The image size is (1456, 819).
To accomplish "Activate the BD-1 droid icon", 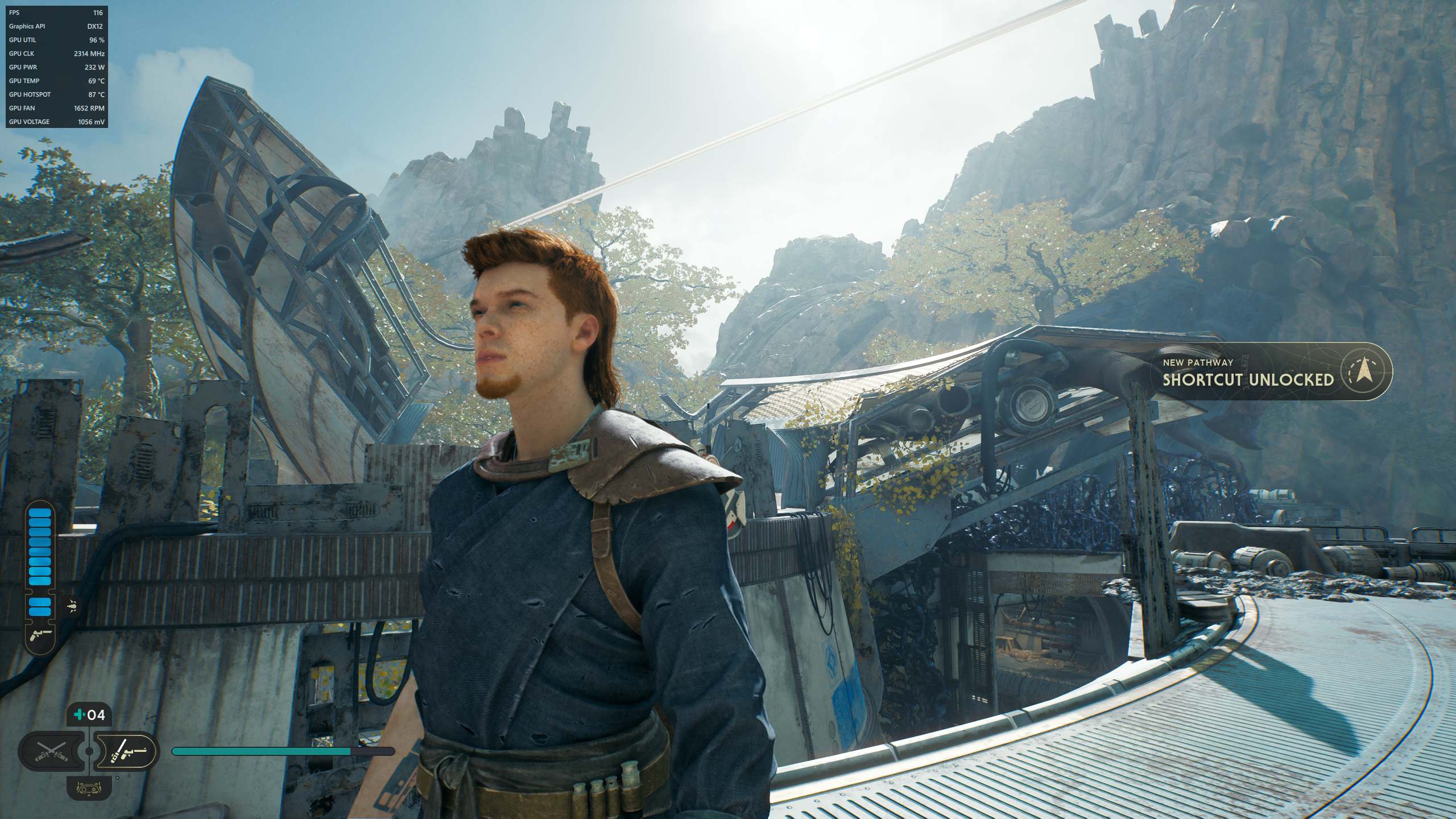I will point(89,788).
